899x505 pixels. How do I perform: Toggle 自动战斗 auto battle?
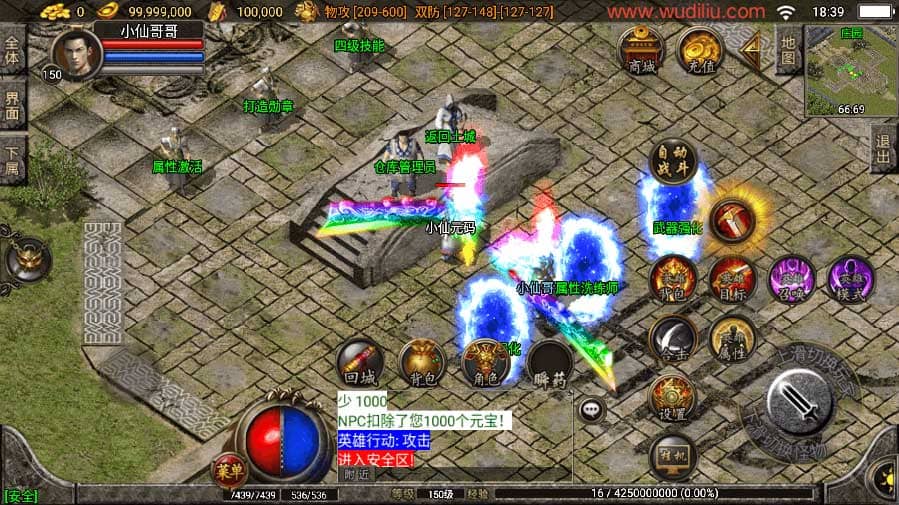(x=673, y=163)
